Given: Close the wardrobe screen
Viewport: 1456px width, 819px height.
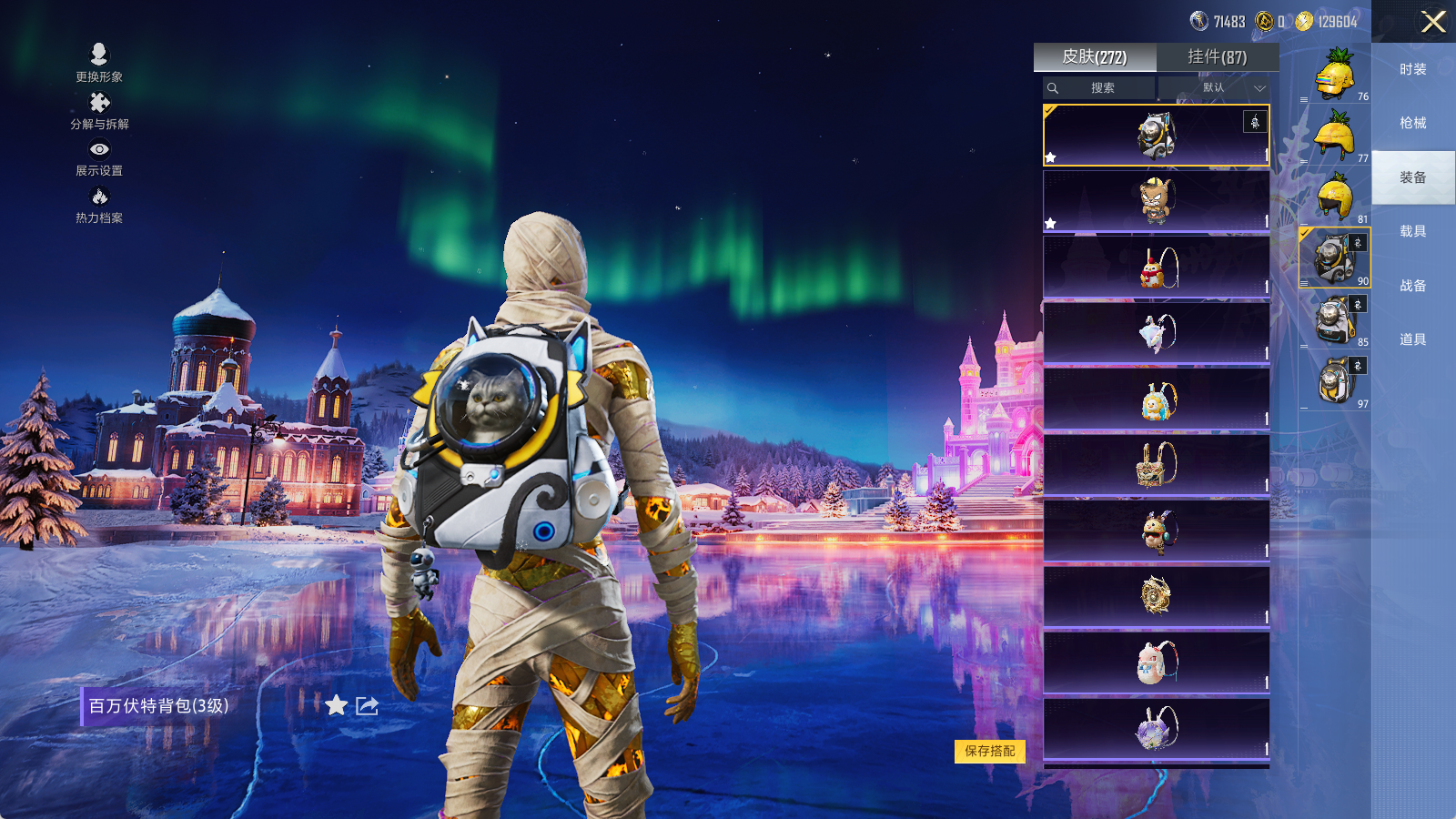Looking at the screenshot, I should [1433, 22].
